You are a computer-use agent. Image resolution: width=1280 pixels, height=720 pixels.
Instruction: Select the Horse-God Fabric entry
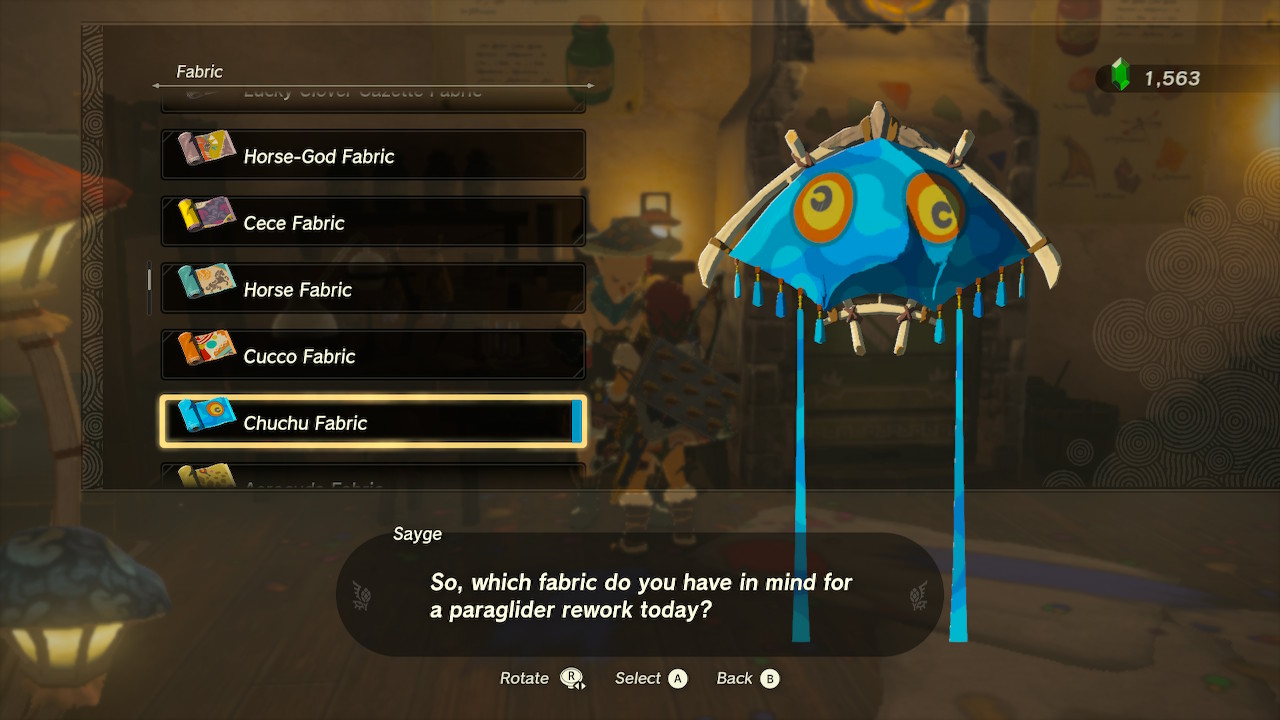pos(373,156)
